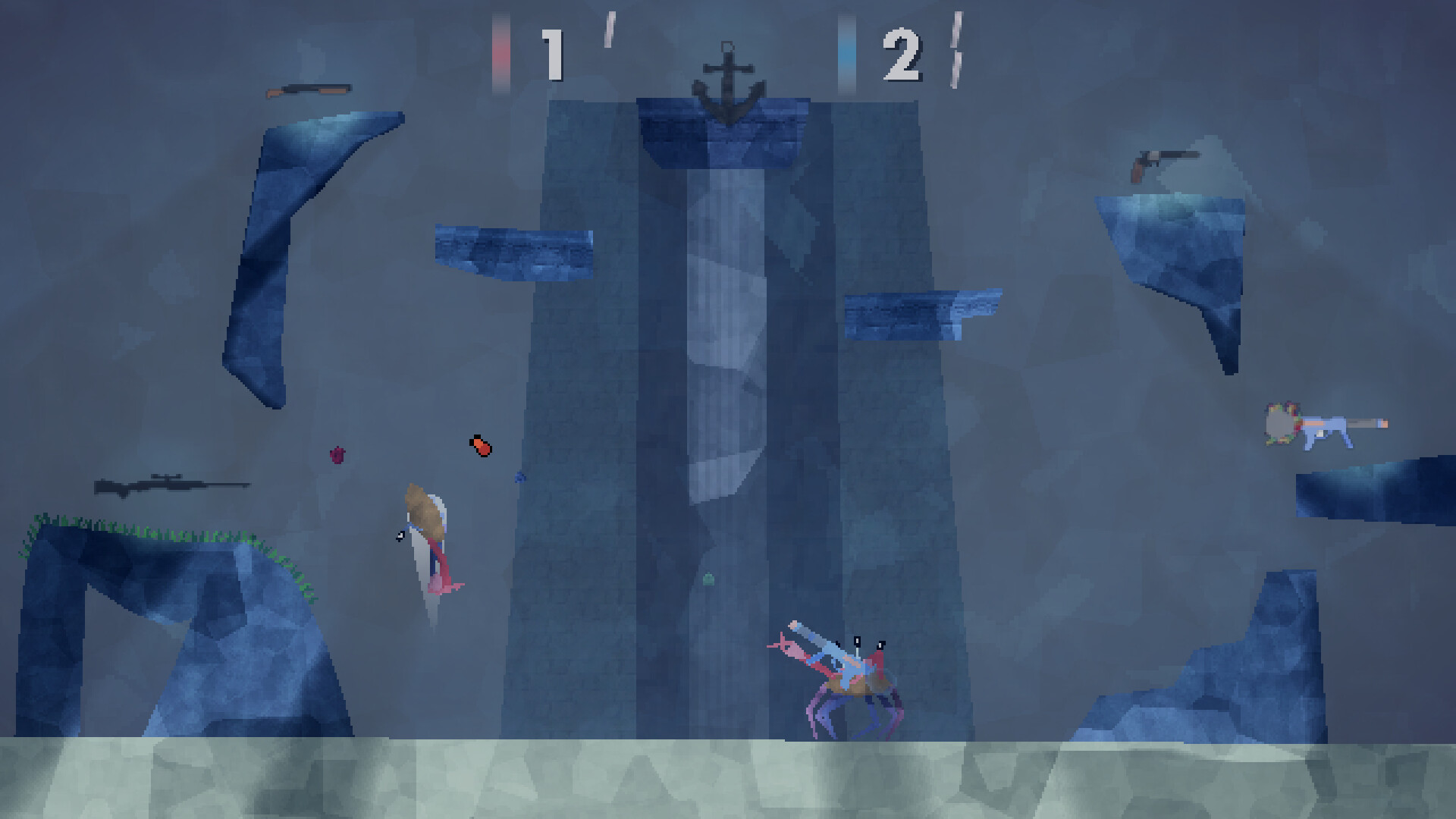Collect the orange dynamite stick pickup

pyautogui.click(x=480, y=447)
